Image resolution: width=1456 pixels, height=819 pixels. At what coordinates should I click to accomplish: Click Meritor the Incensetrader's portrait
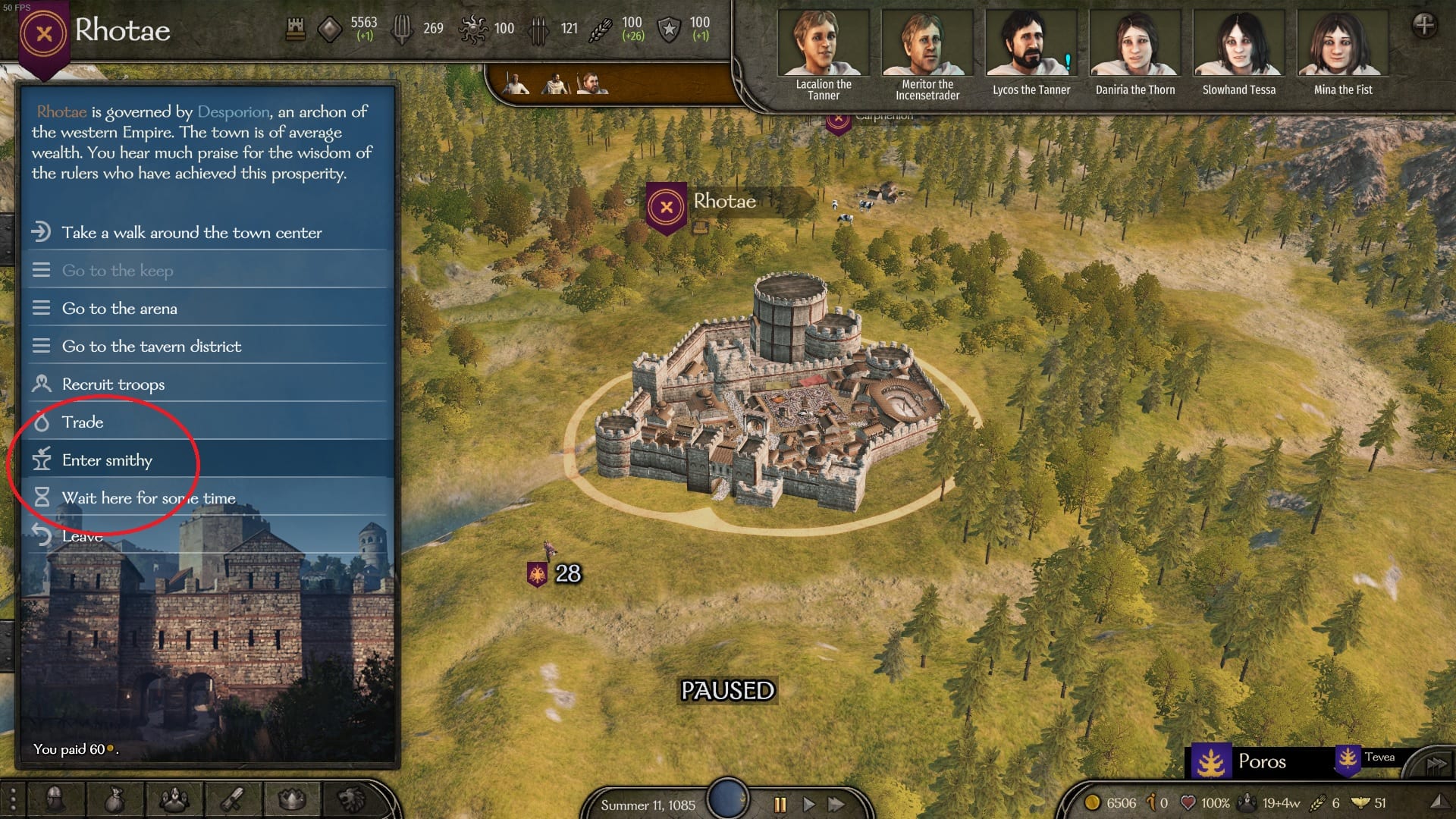point(927,44)
